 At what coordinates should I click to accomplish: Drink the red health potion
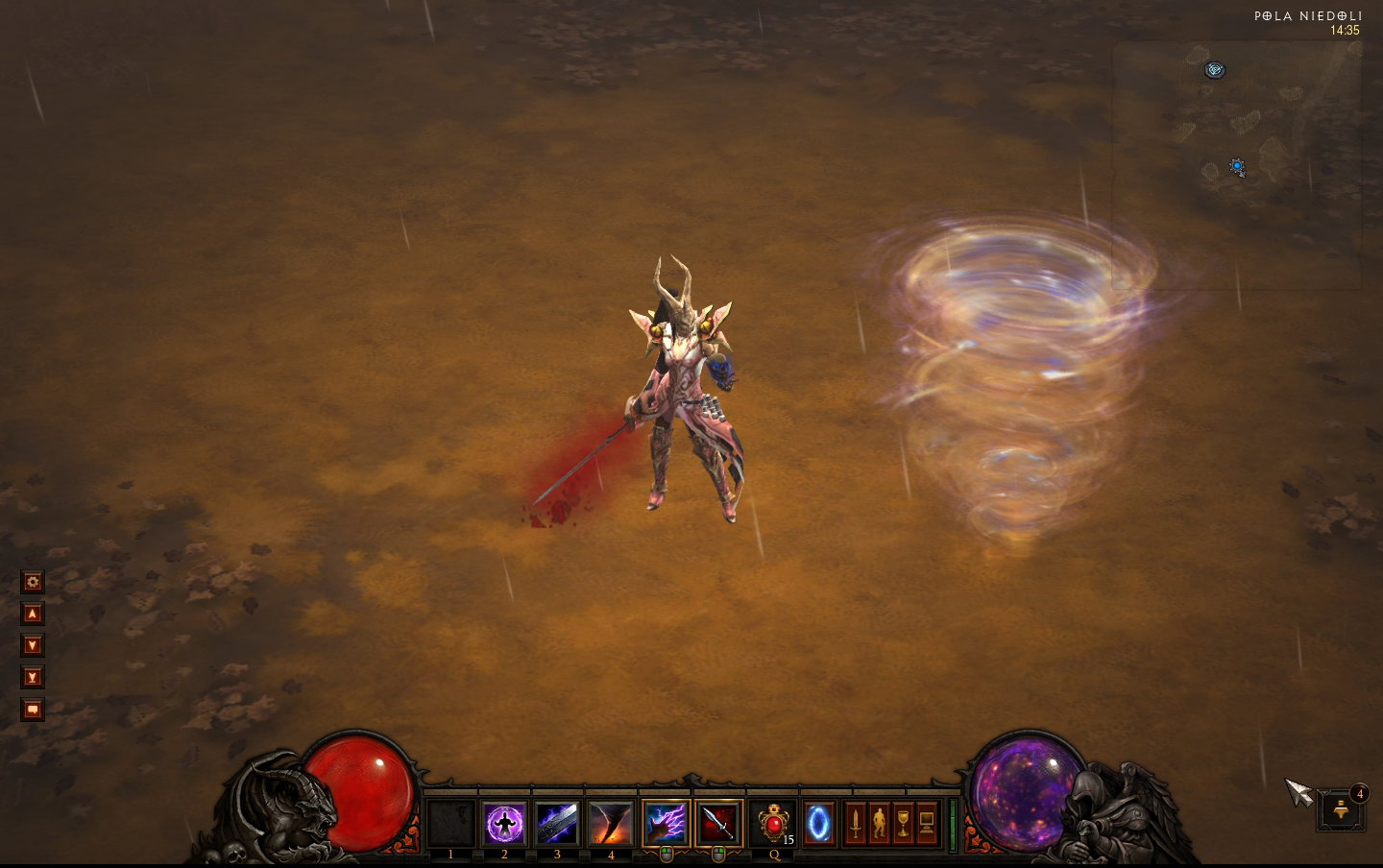pos(773,824)
